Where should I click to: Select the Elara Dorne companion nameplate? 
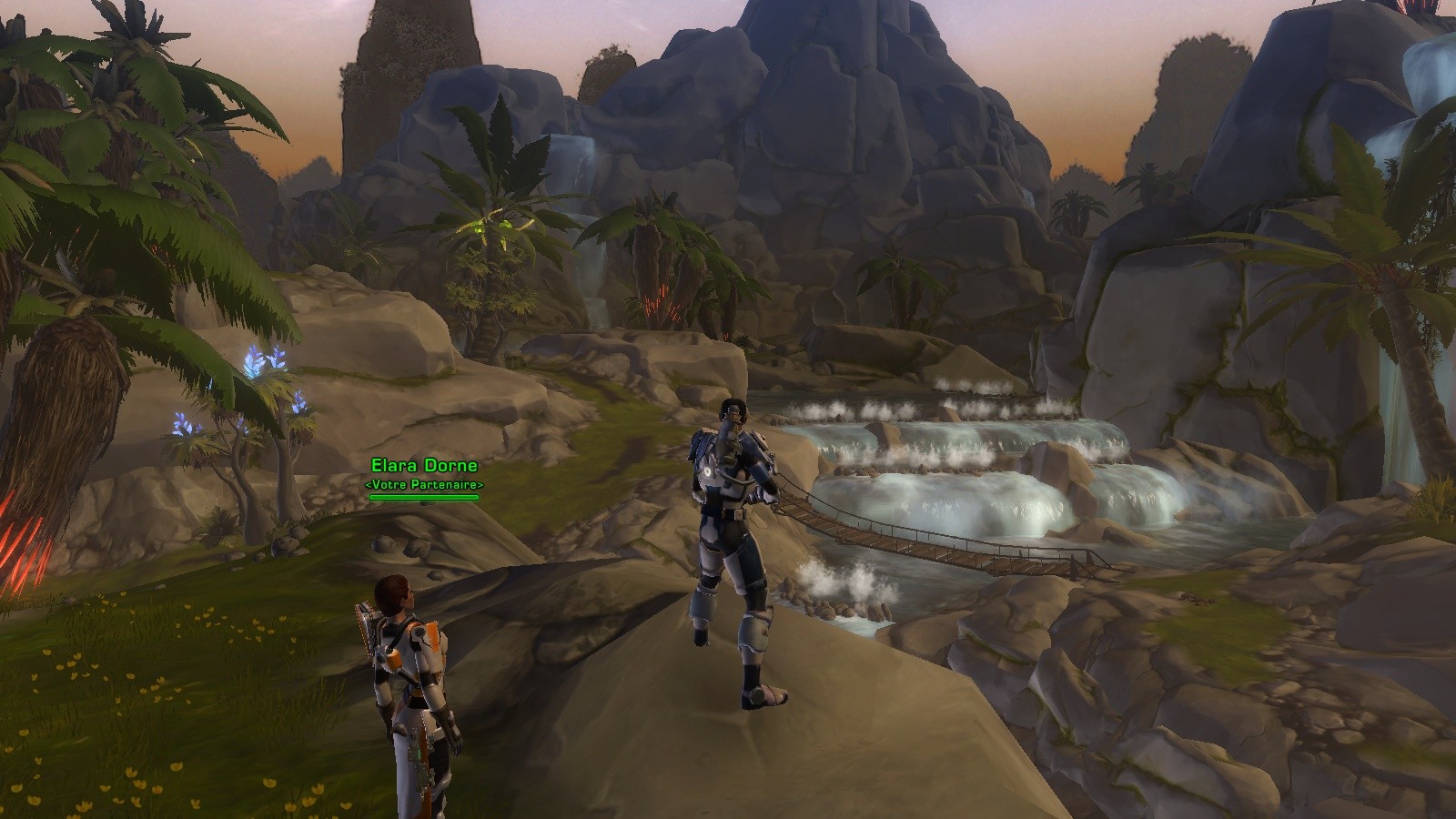tap(424, 467)
